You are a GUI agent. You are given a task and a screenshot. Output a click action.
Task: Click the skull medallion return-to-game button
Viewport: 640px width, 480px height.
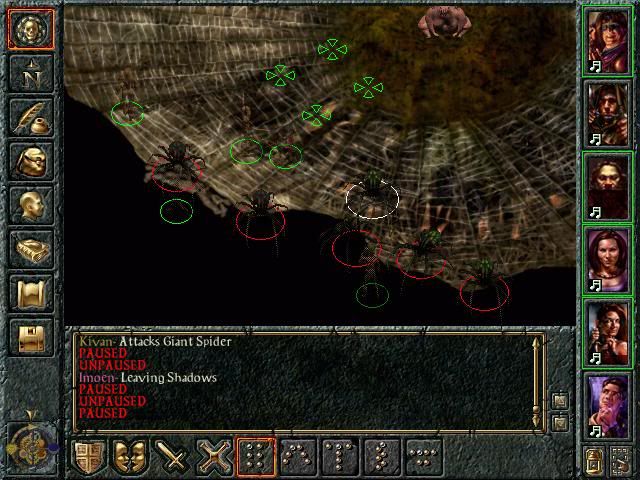point(29,29)
